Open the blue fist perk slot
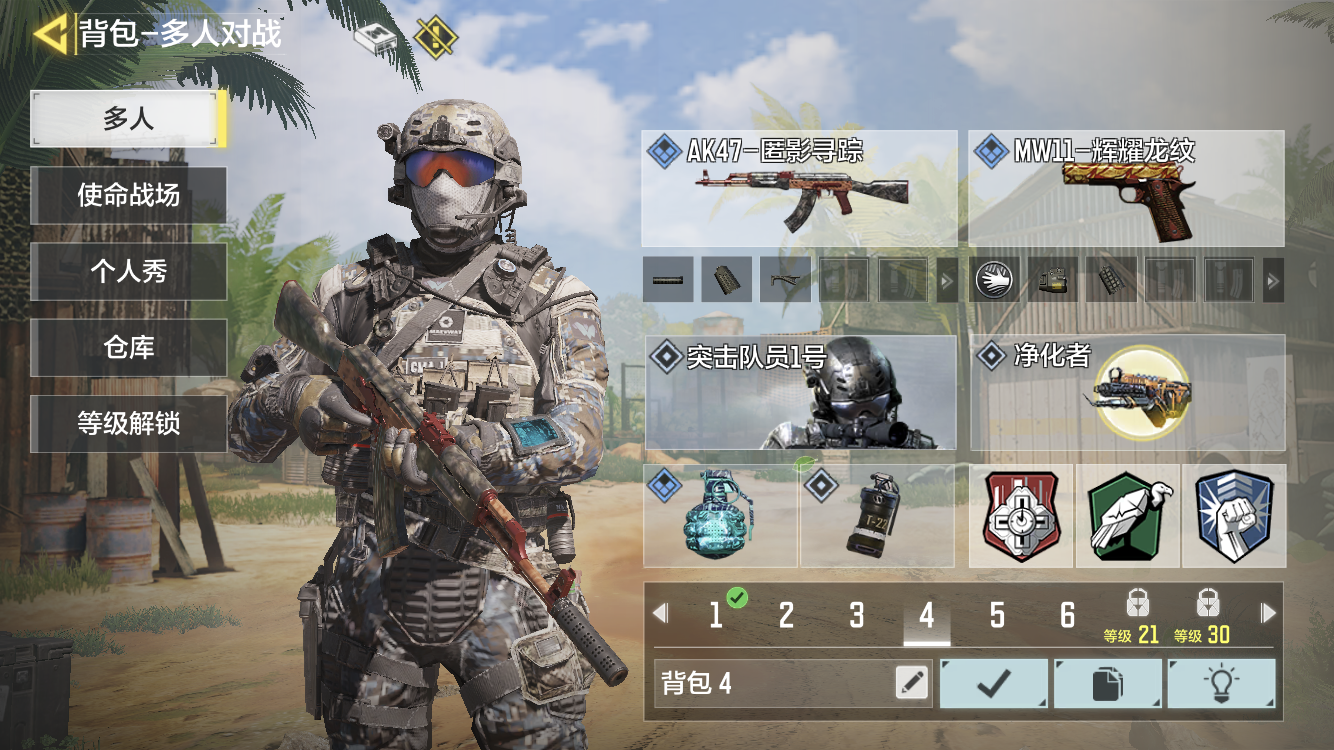This screenshot has width=1334, height=750. click(1234, 516)
